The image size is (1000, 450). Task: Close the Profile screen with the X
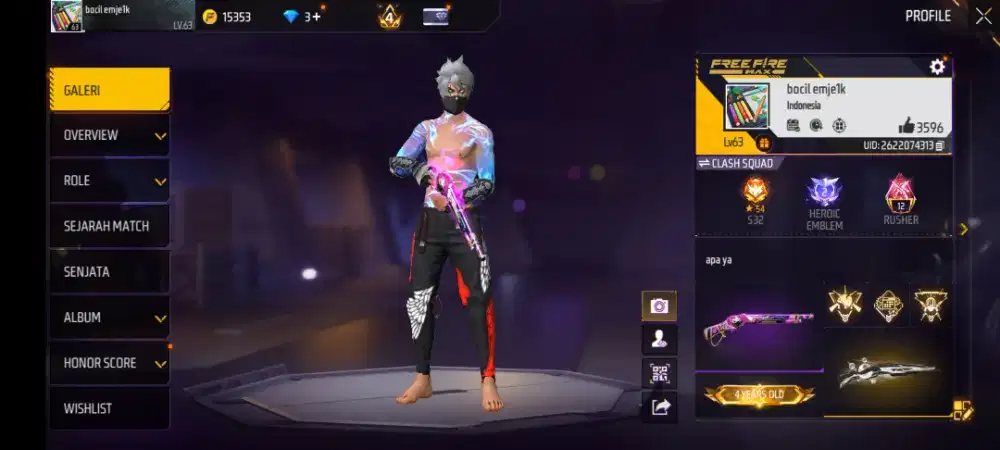[x=983, y=16]
